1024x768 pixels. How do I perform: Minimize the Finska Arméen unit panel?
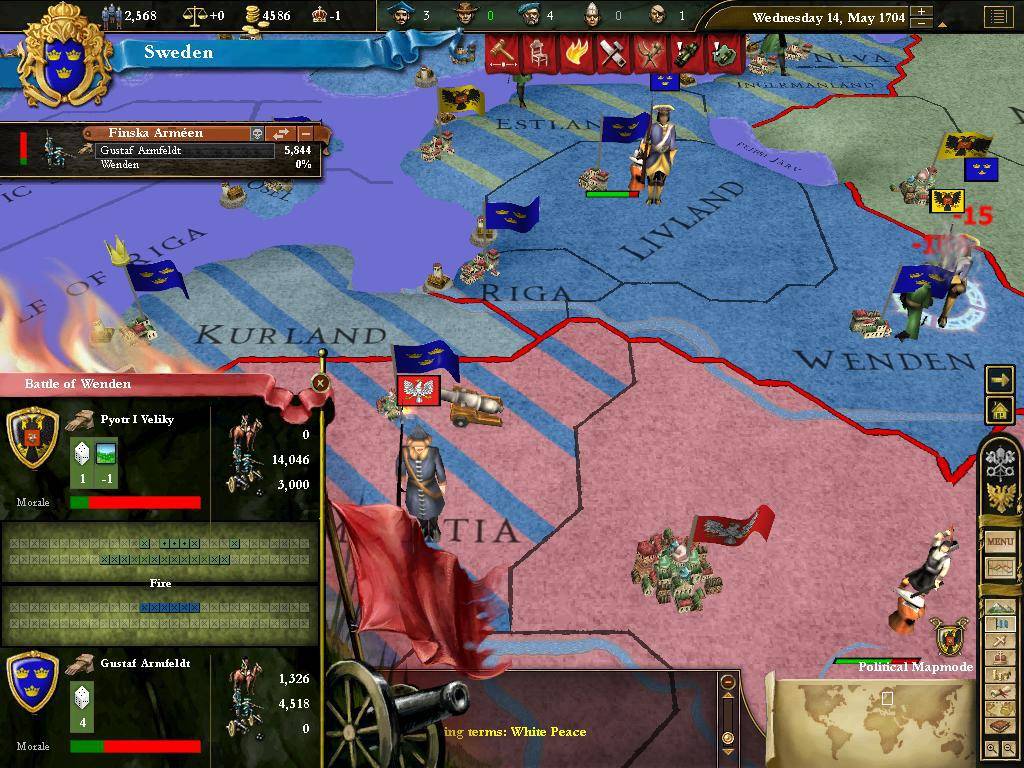(306, 133)
